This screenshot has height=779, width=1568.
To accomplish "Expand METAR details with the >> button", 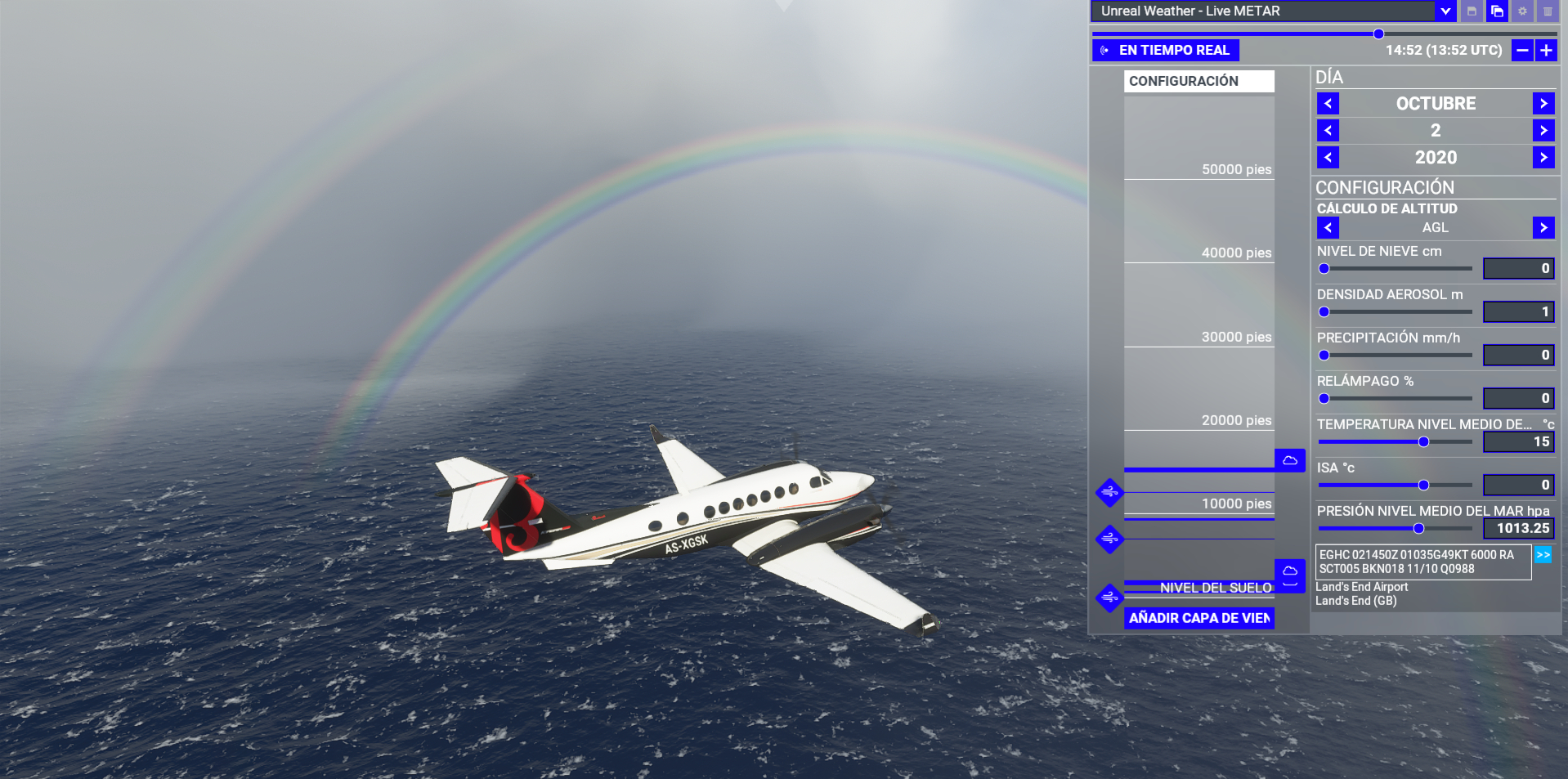I will (1543, 554).
